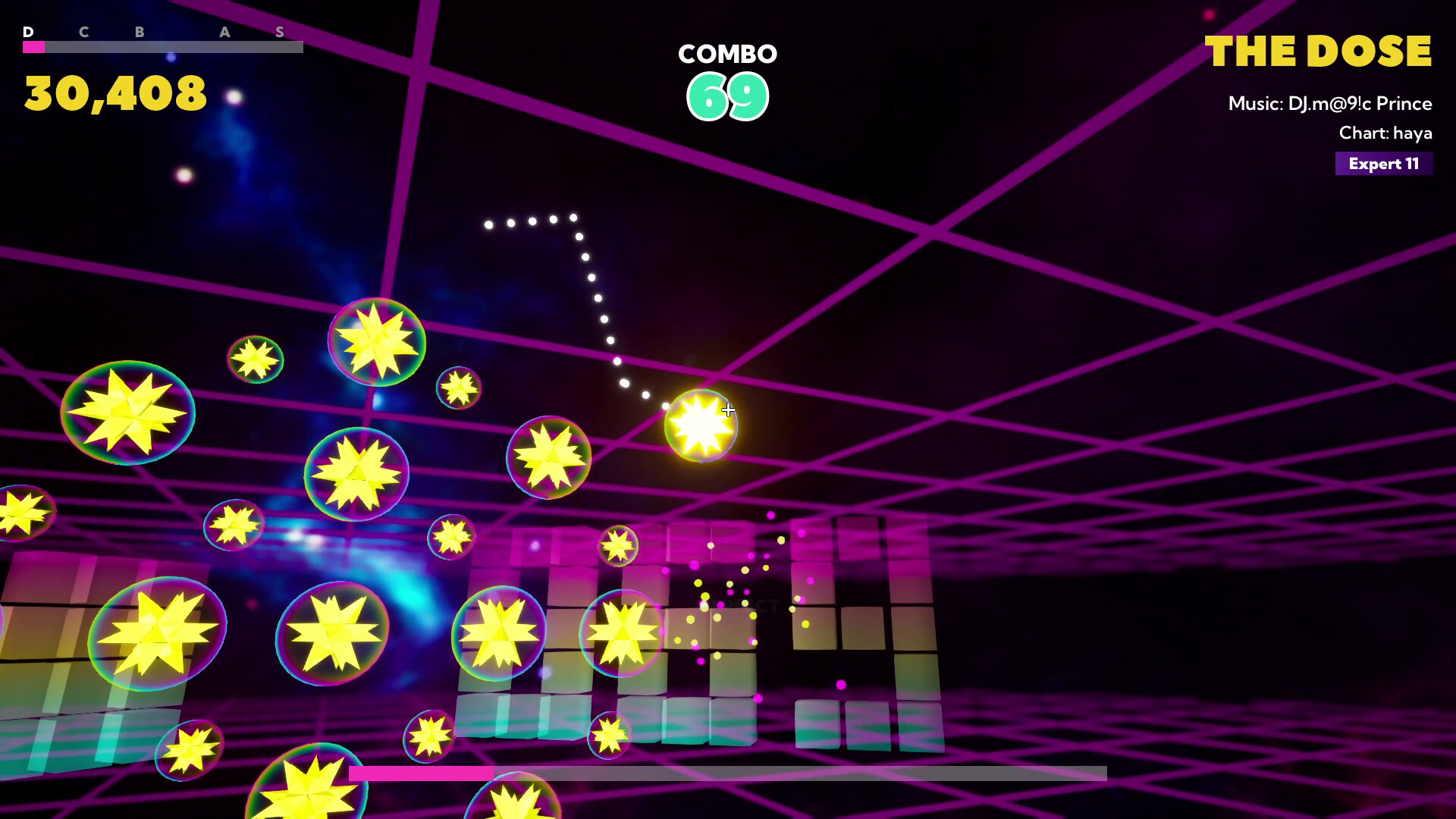Click the D rank indicator on the grade bar
Viewport: 1456px width, 819px height.
[x=29, y=32]
